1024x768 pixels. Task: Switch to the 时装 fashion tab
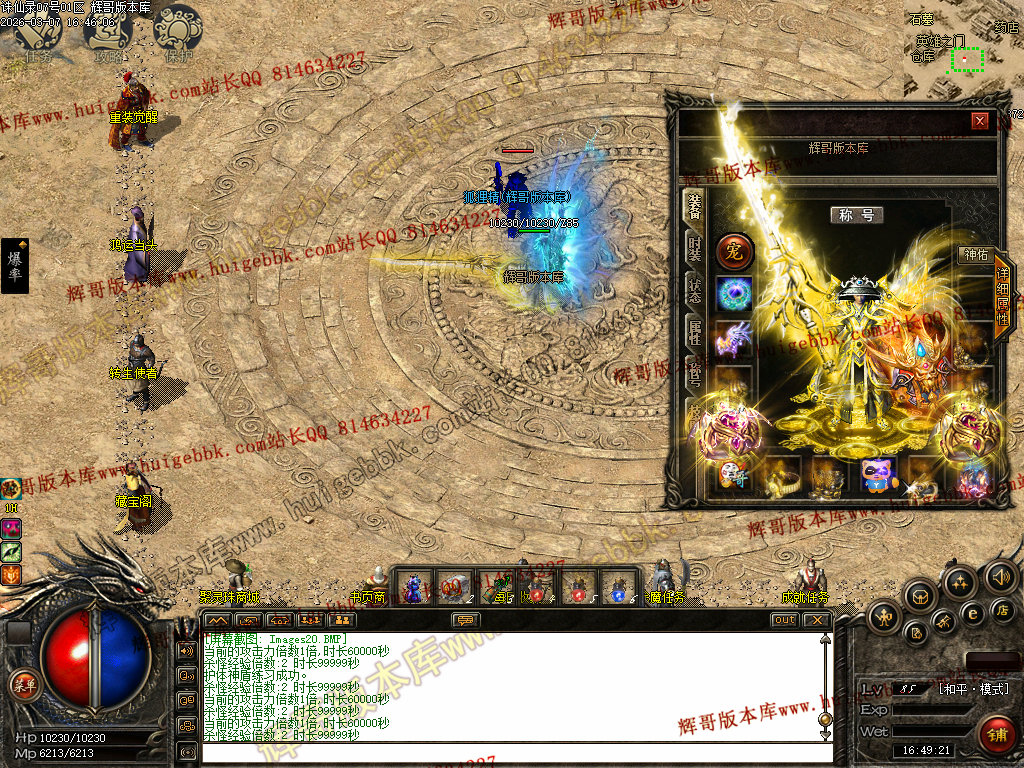pos(693,246)
